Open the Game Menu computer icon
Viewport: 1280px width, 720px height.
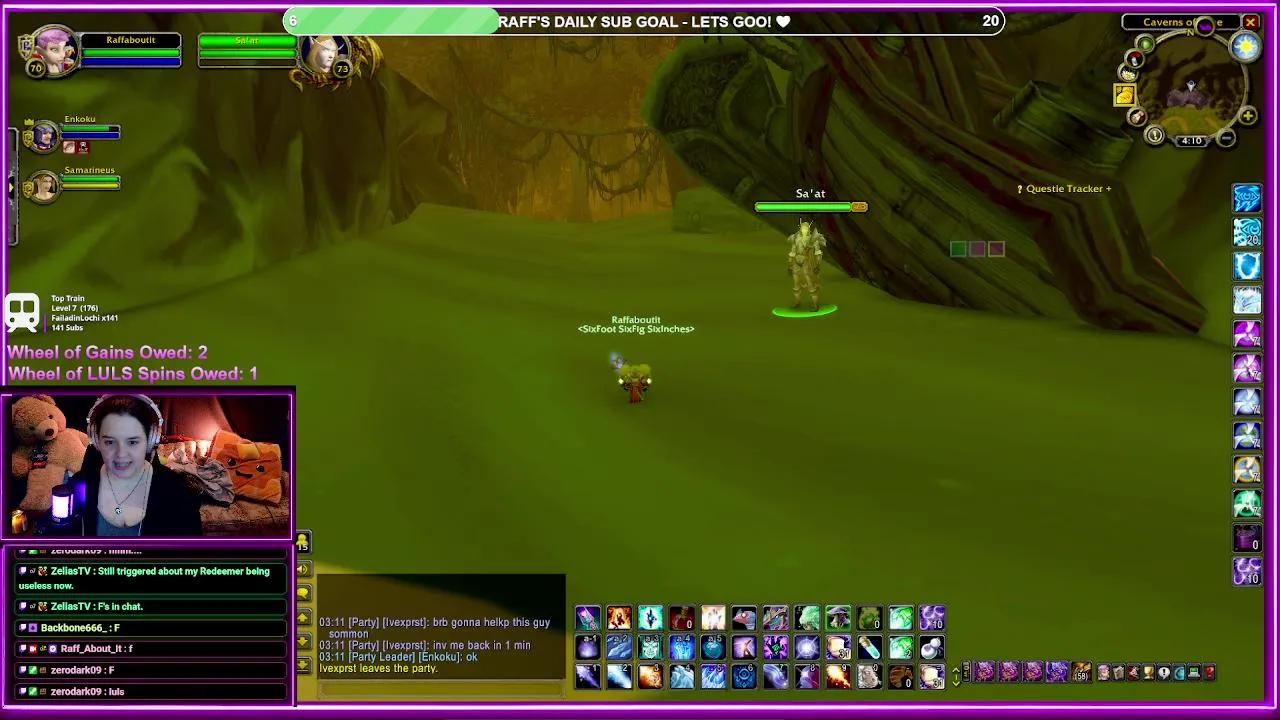(x=1193, y=672)
